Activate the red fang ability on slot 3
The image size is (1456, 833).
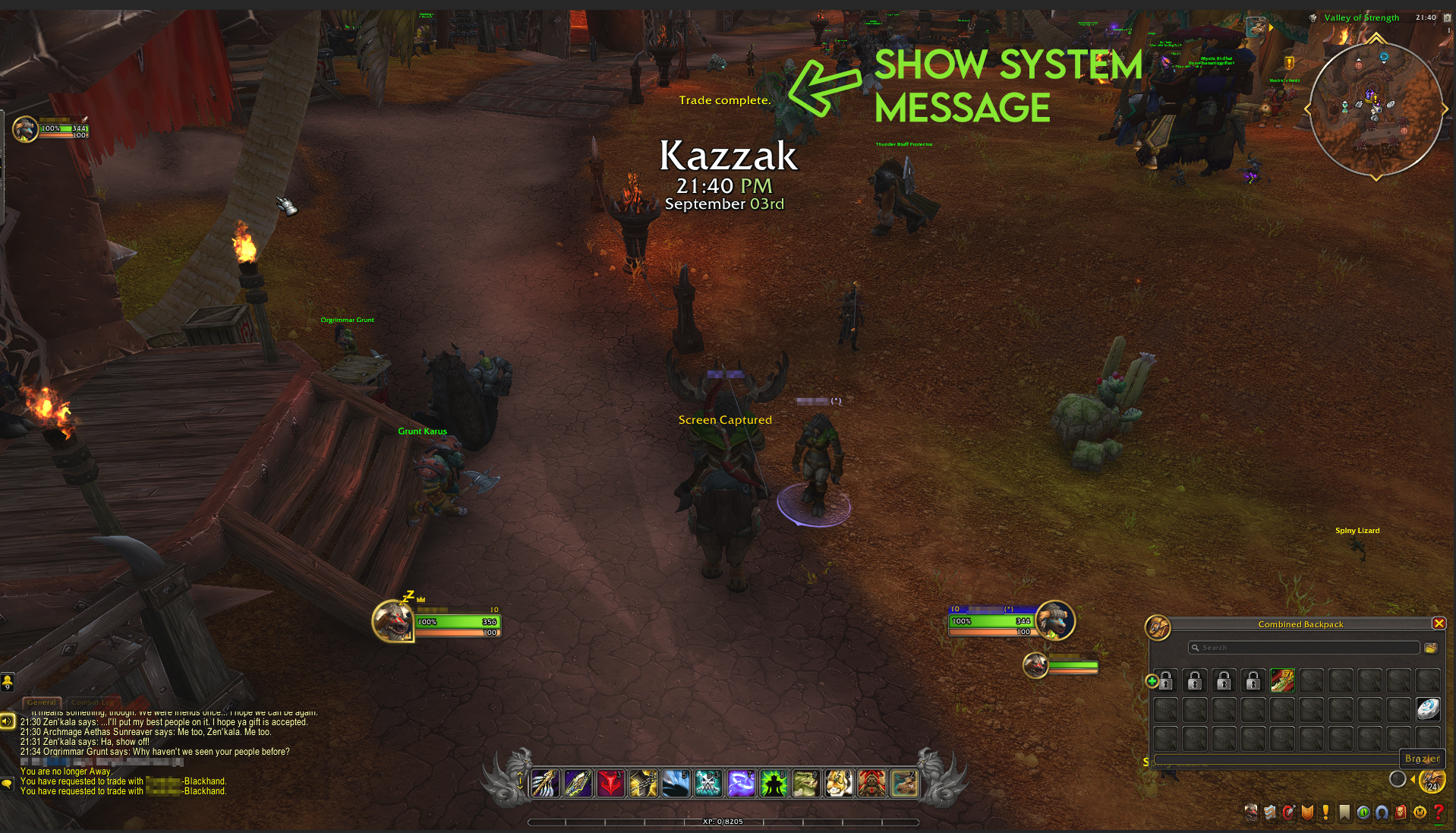click(610, 784)
